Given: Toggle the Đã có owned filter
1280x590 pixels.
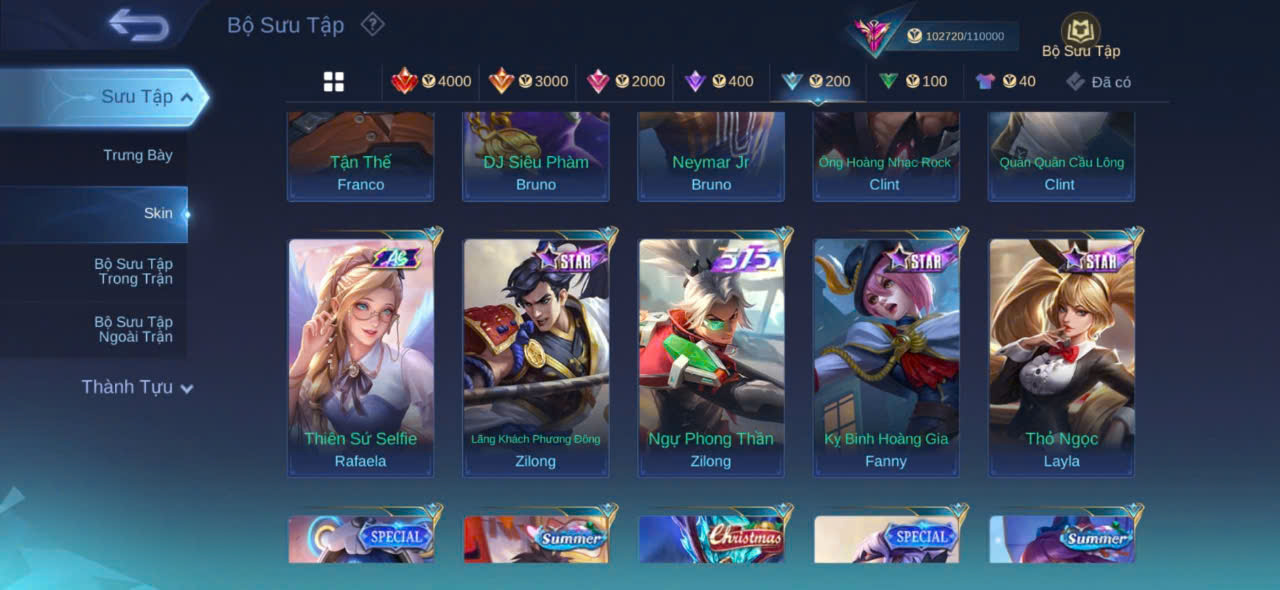Looking at the screenshot, I should [1098, 82].
